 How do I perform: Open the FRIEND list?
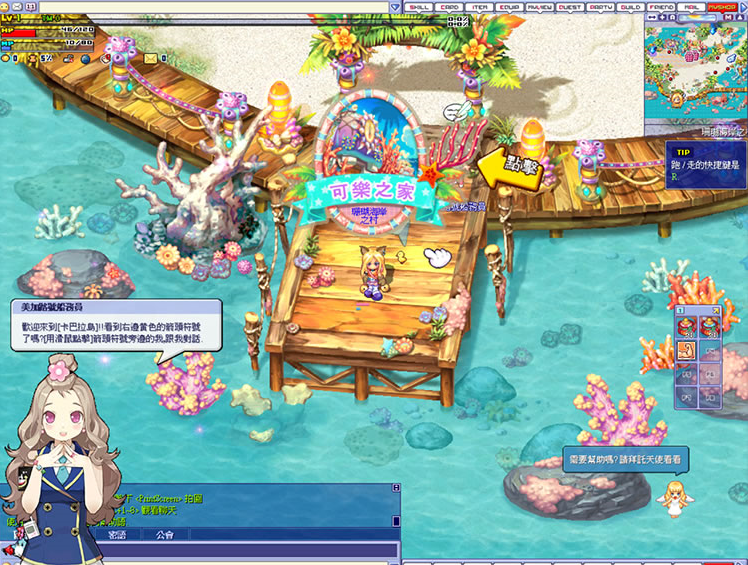tap(661, 7)
